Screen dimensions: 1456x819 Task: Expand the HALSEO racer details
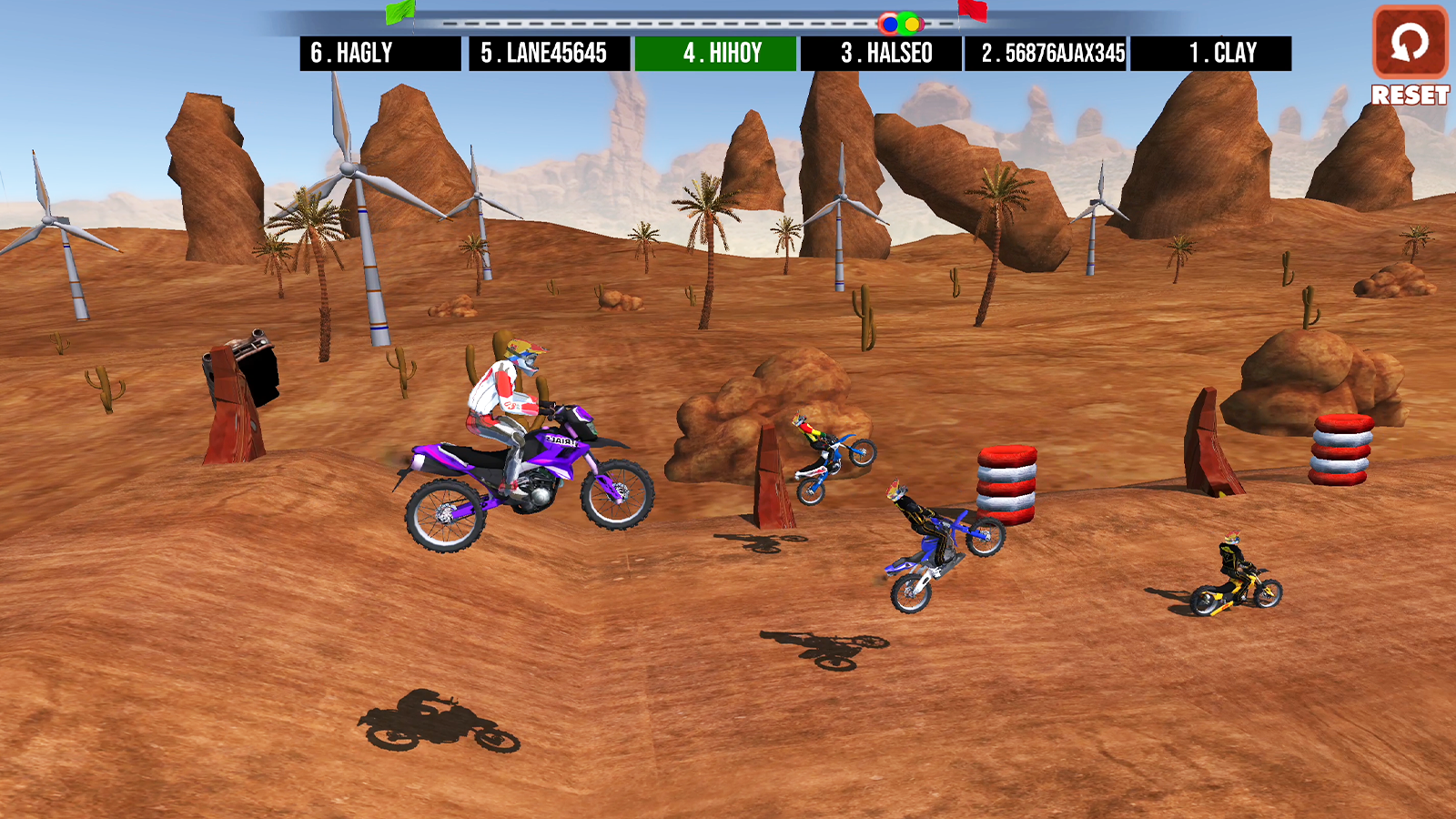(883, 54)
